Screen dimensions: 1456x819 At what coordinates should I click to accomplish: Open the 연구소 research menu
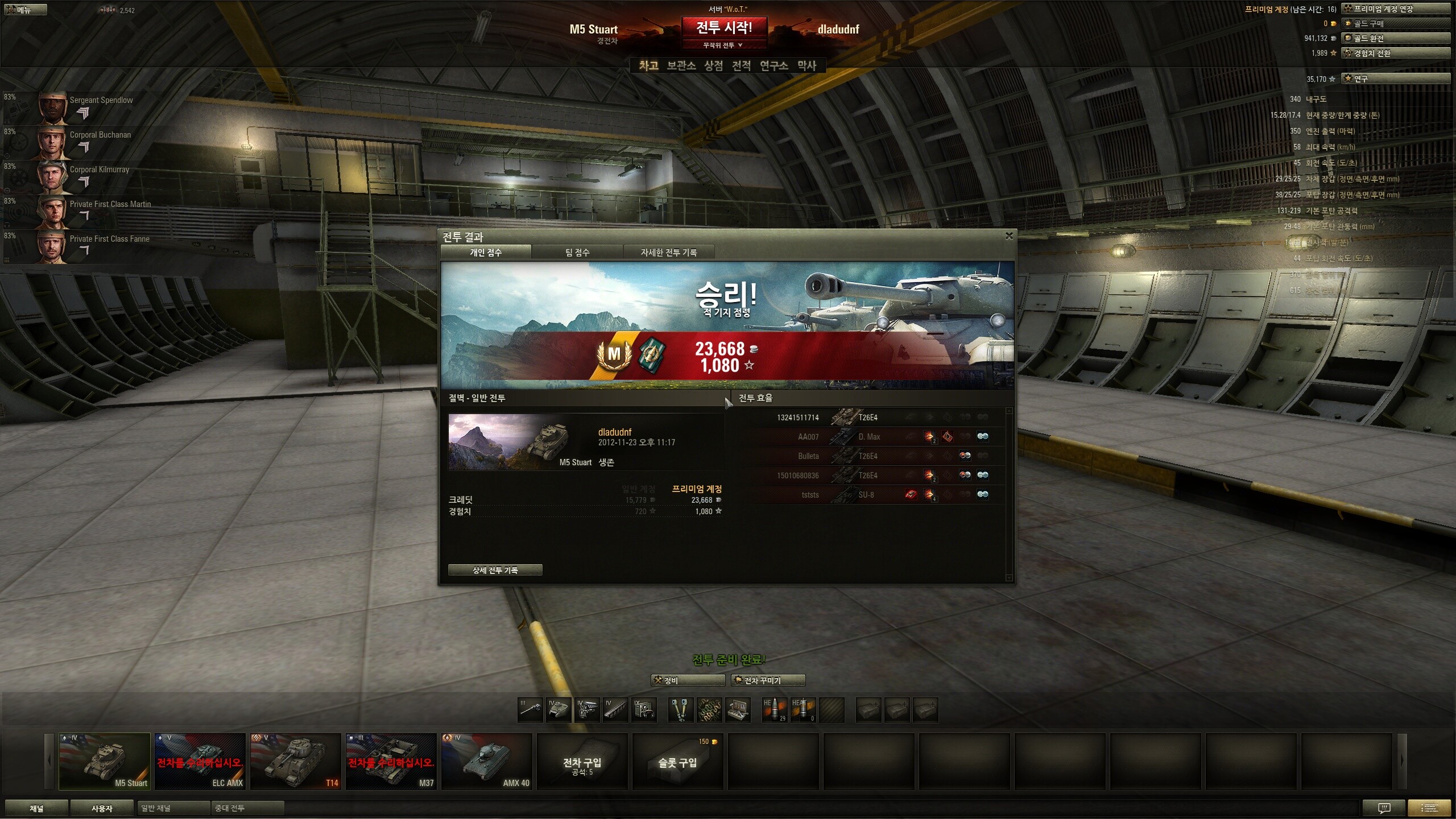coord(773,66)
